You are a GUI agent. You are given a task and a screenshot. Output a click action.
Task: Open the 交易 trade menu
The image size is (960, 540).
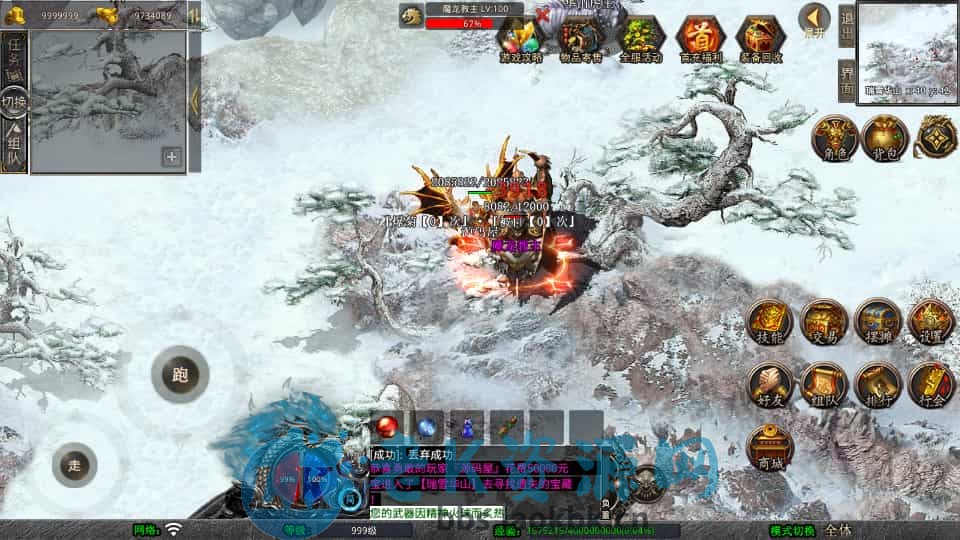824,322
